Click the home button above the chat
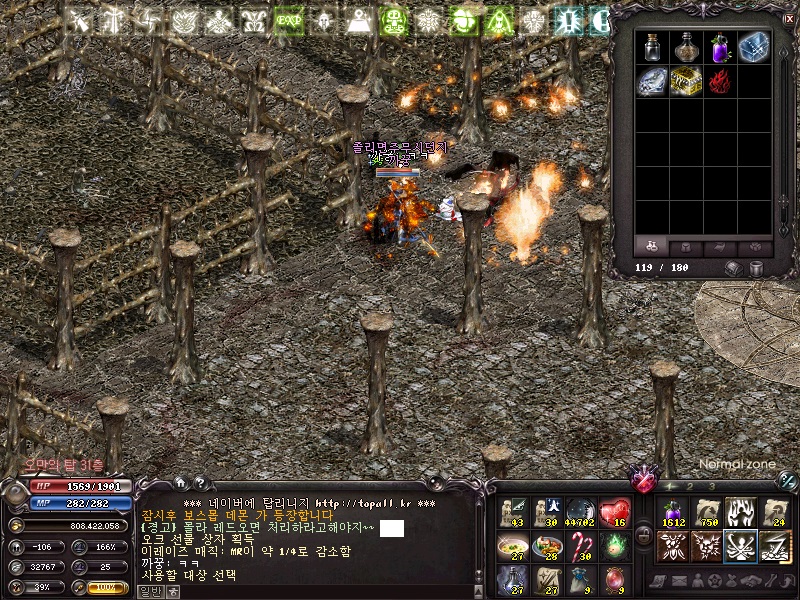The height and width of the screenshot is (600, 800). pos(181,483)
